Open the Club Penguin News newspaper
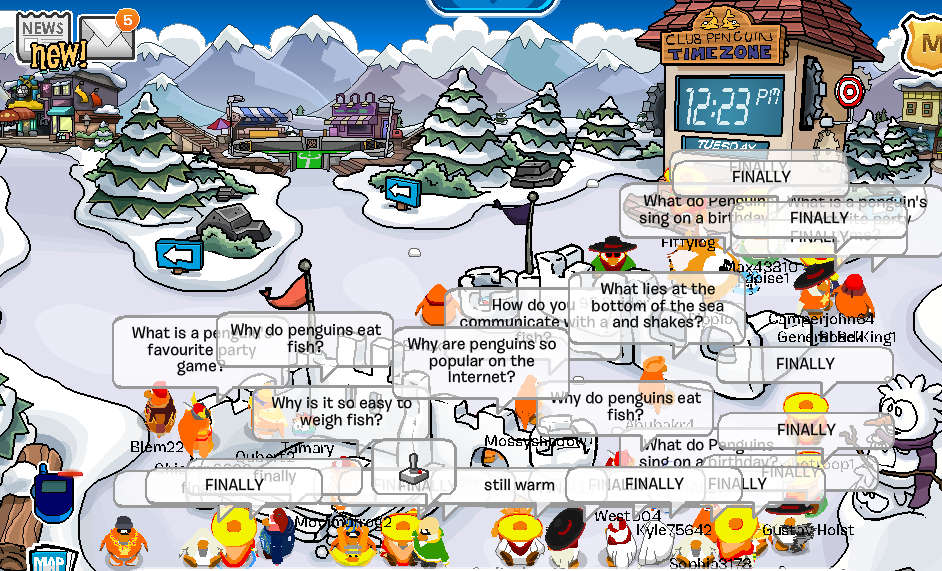 [x=44, y=40]
